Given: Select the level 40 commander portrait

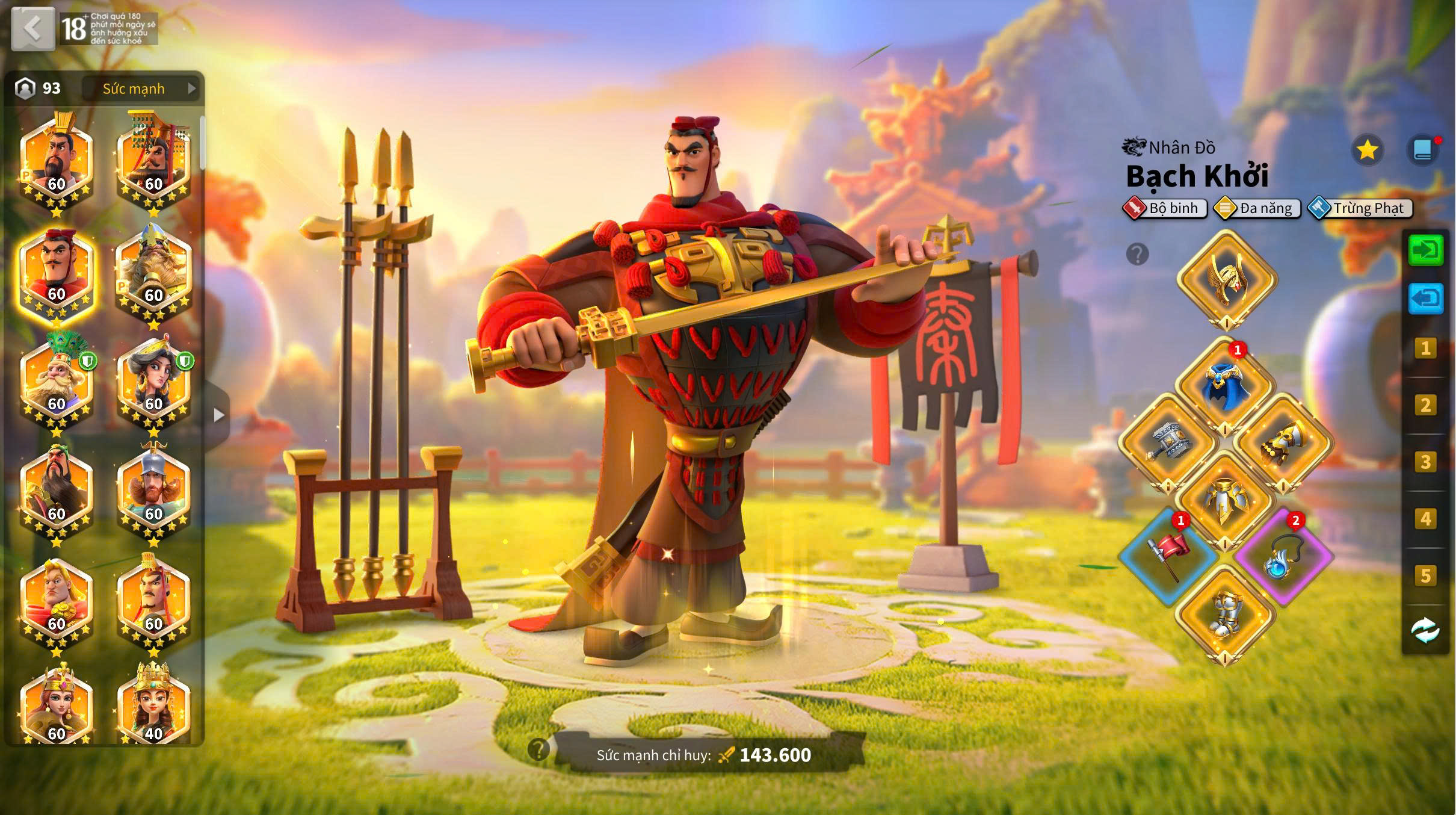Looking at the screenshot, I should 153,707.
